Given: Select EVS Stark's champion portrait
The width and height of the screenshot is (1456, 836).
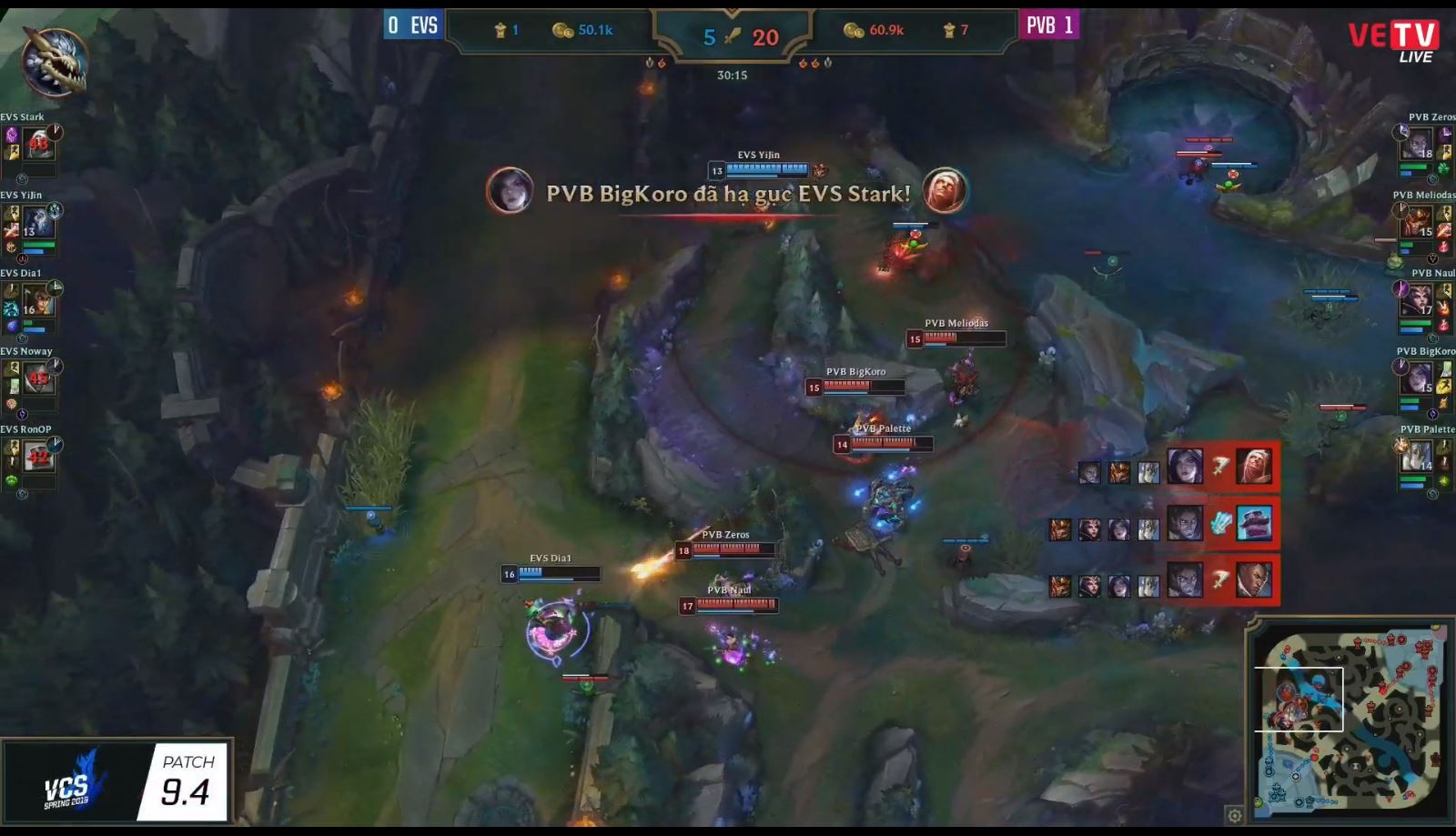Looking at the screenshot, I should coord(39,143).
